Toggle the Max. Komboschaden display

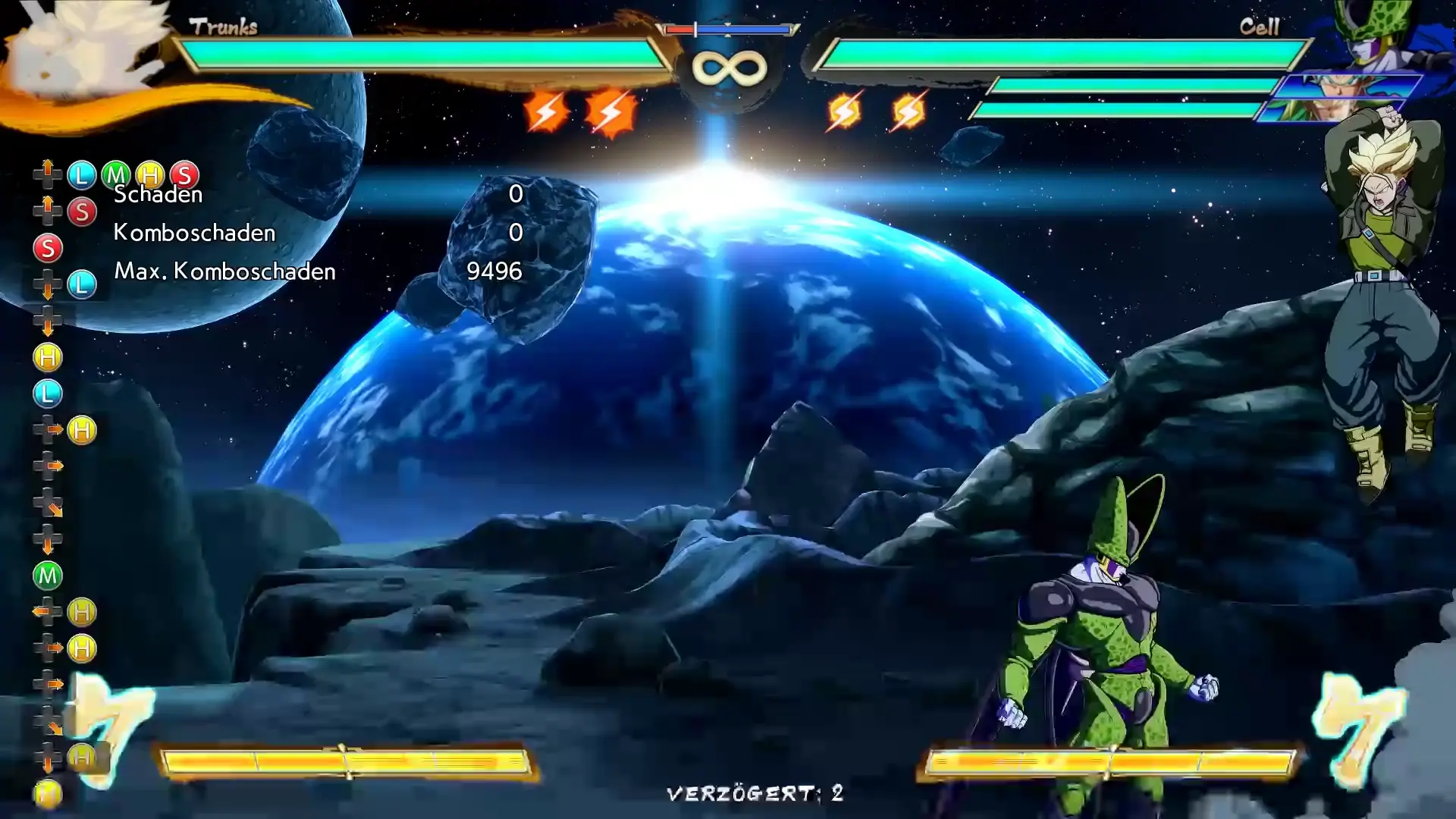(225, 271)
